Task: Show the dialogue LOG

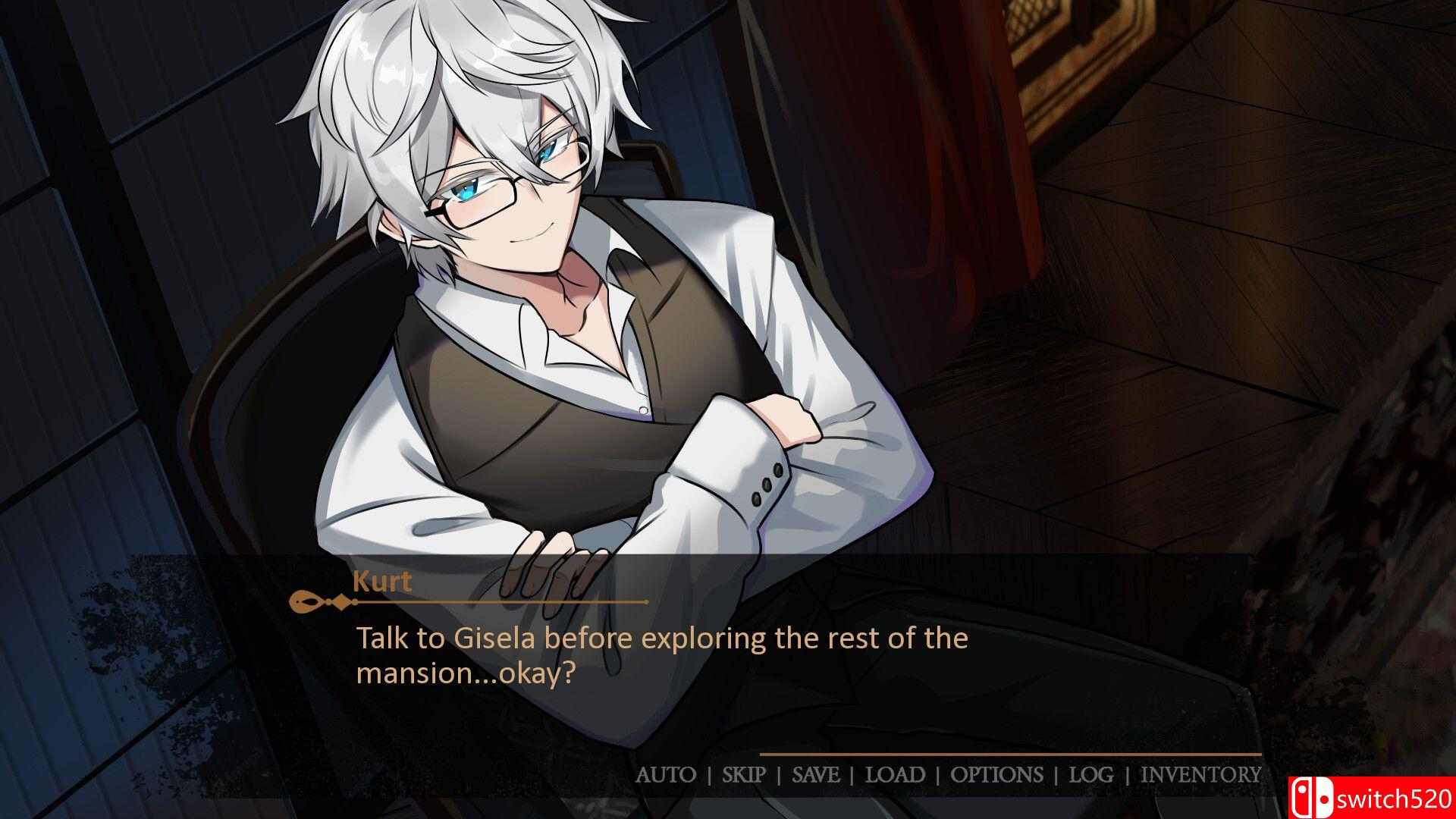Action: pyautogui.click(x=1091, y=774)
